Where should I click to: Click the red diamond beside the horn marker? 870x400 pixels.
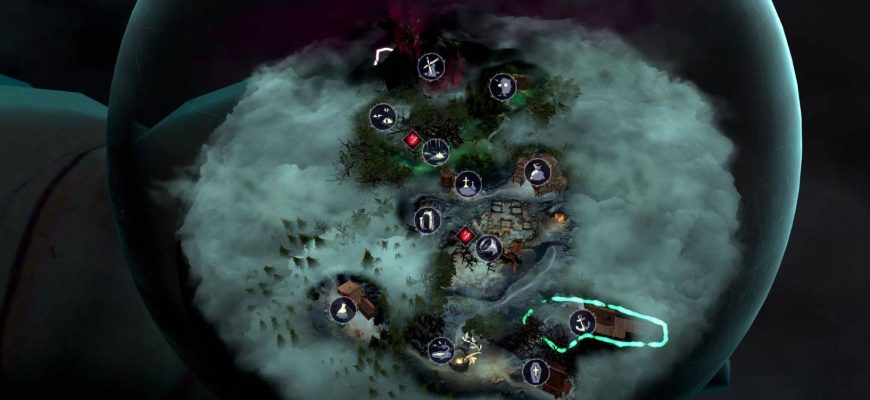point(465,236)
